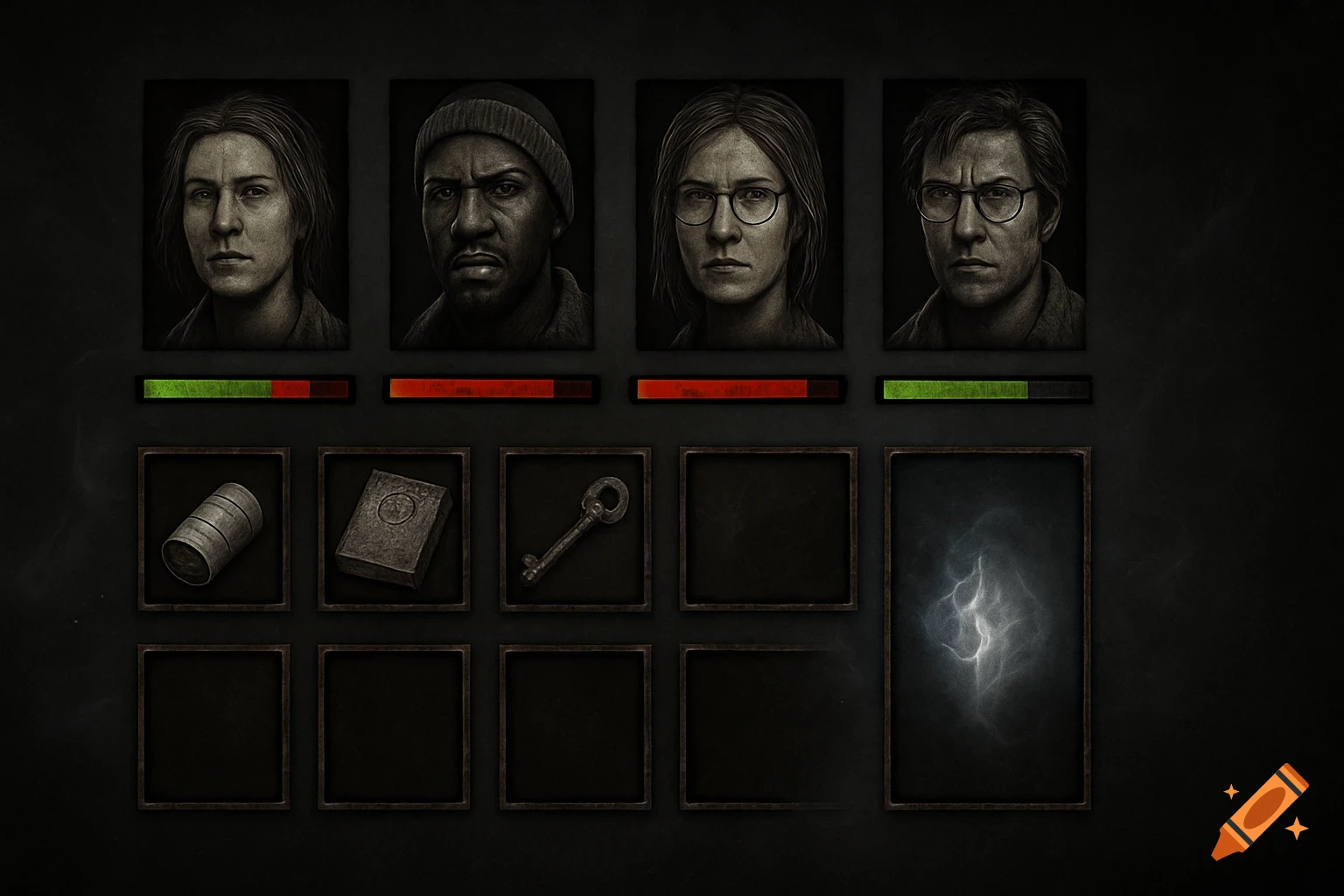Choose the man with glasses portrait
The height and width of the screenshot is (896, 1344).
[983, 214]
